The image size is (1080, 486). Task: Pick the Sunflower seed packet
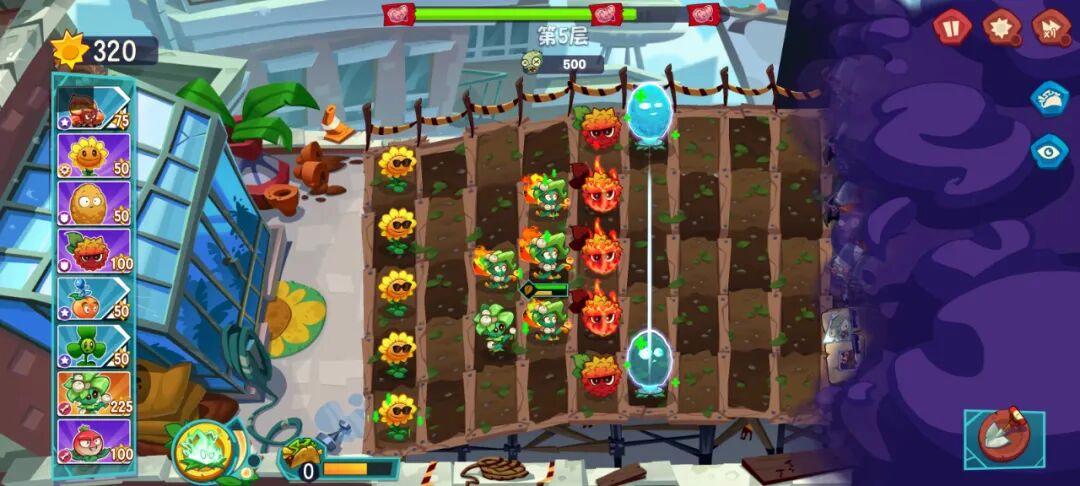click(x=94, y=155)
